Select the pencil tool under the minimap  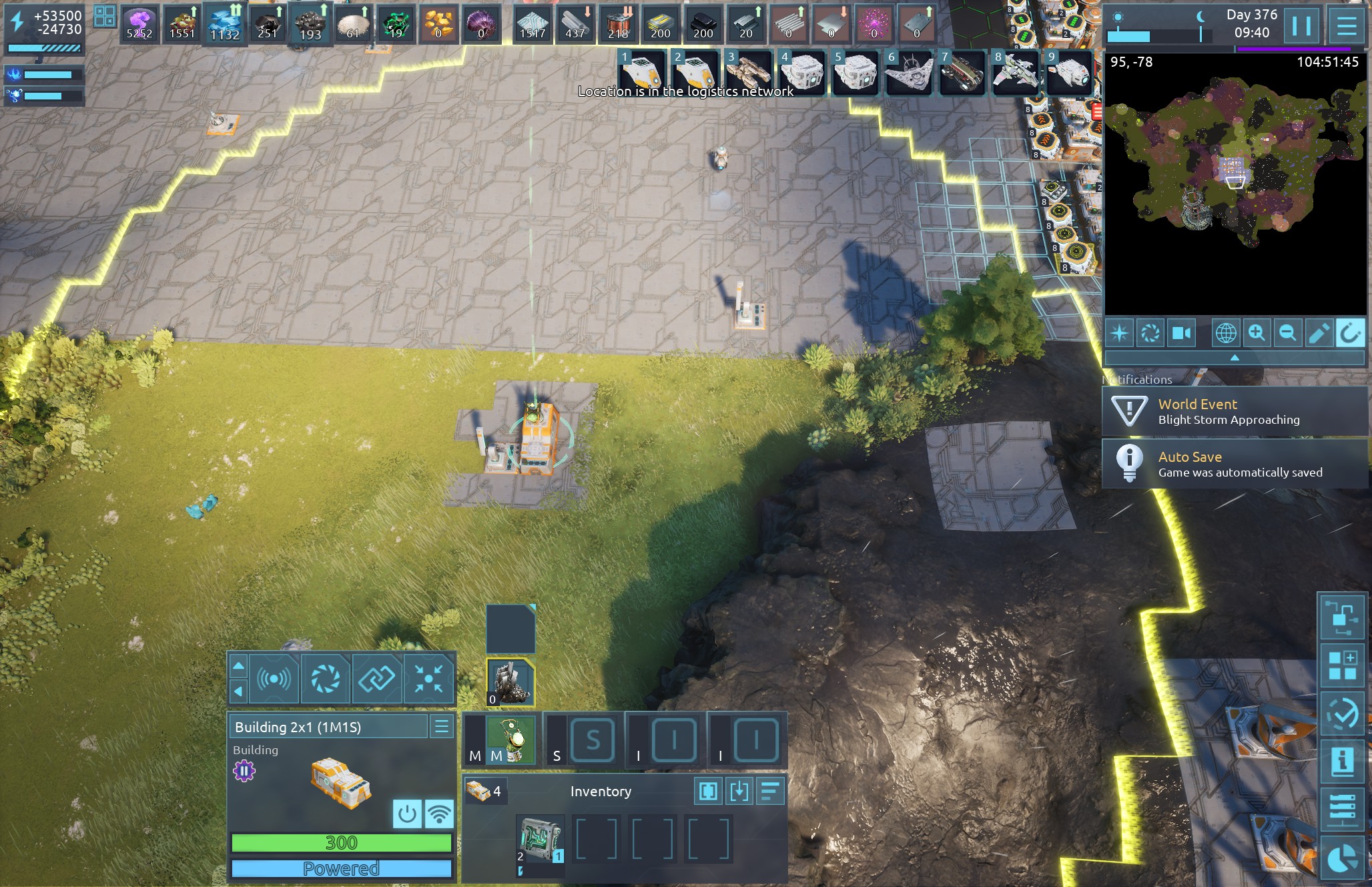click(x=1319, y=332)
